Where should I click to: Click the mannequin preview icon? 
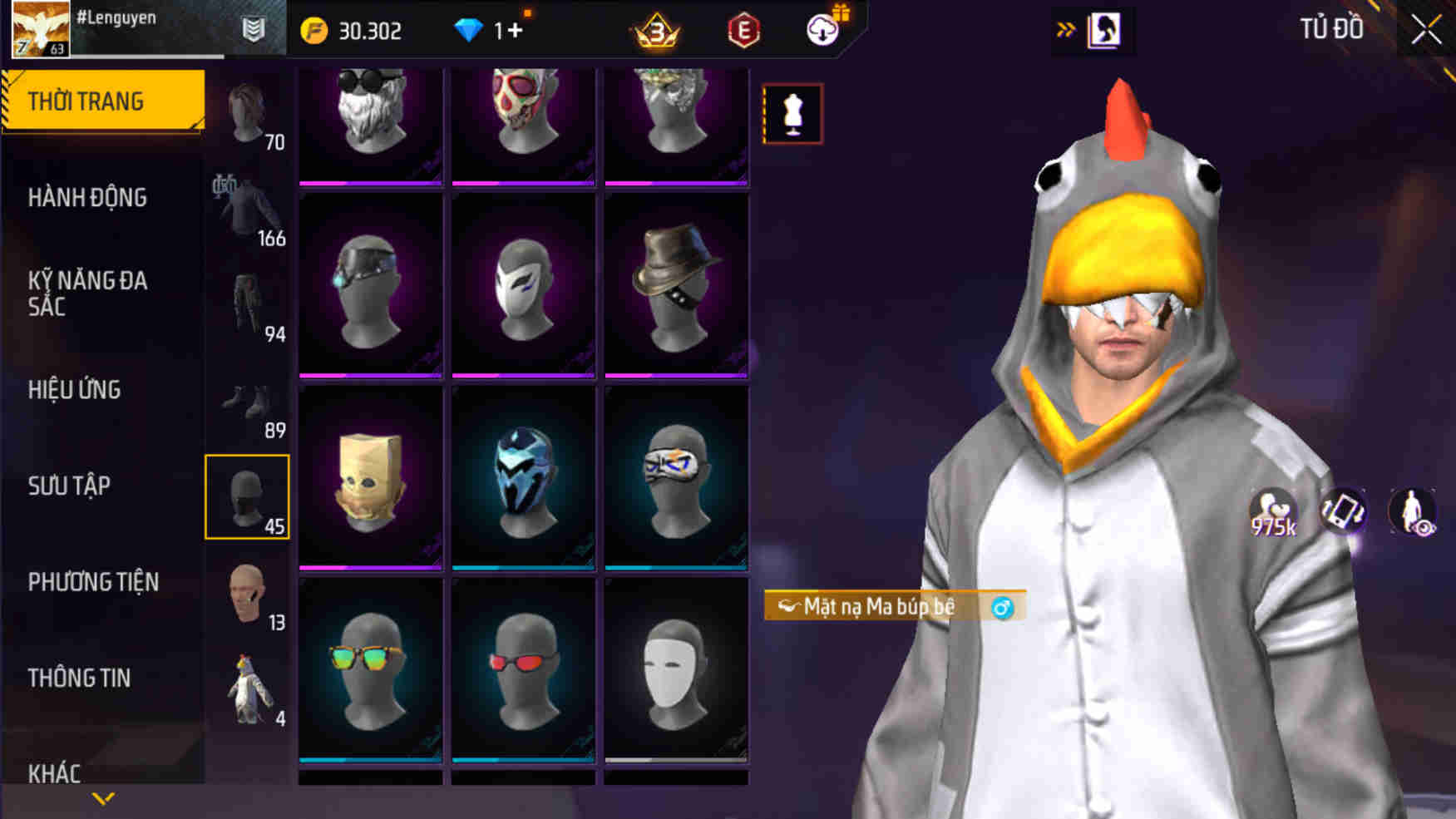(x=791, y=114)
